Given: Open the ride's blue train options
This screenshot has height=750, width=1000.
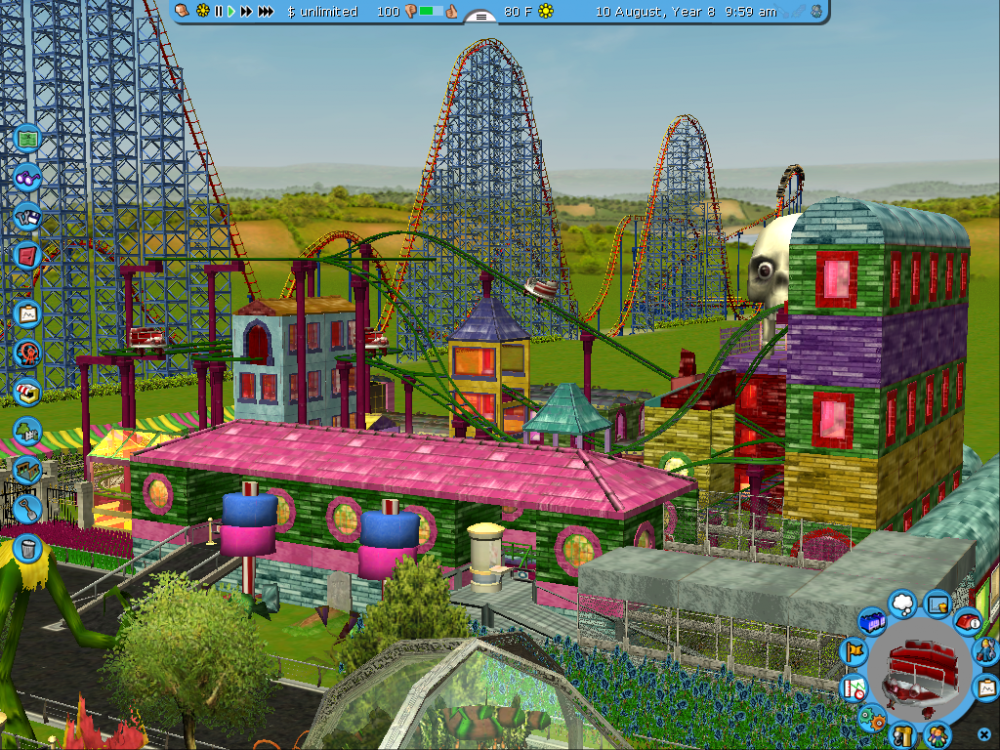Looking at the screenshot, I should pos(872,622).
